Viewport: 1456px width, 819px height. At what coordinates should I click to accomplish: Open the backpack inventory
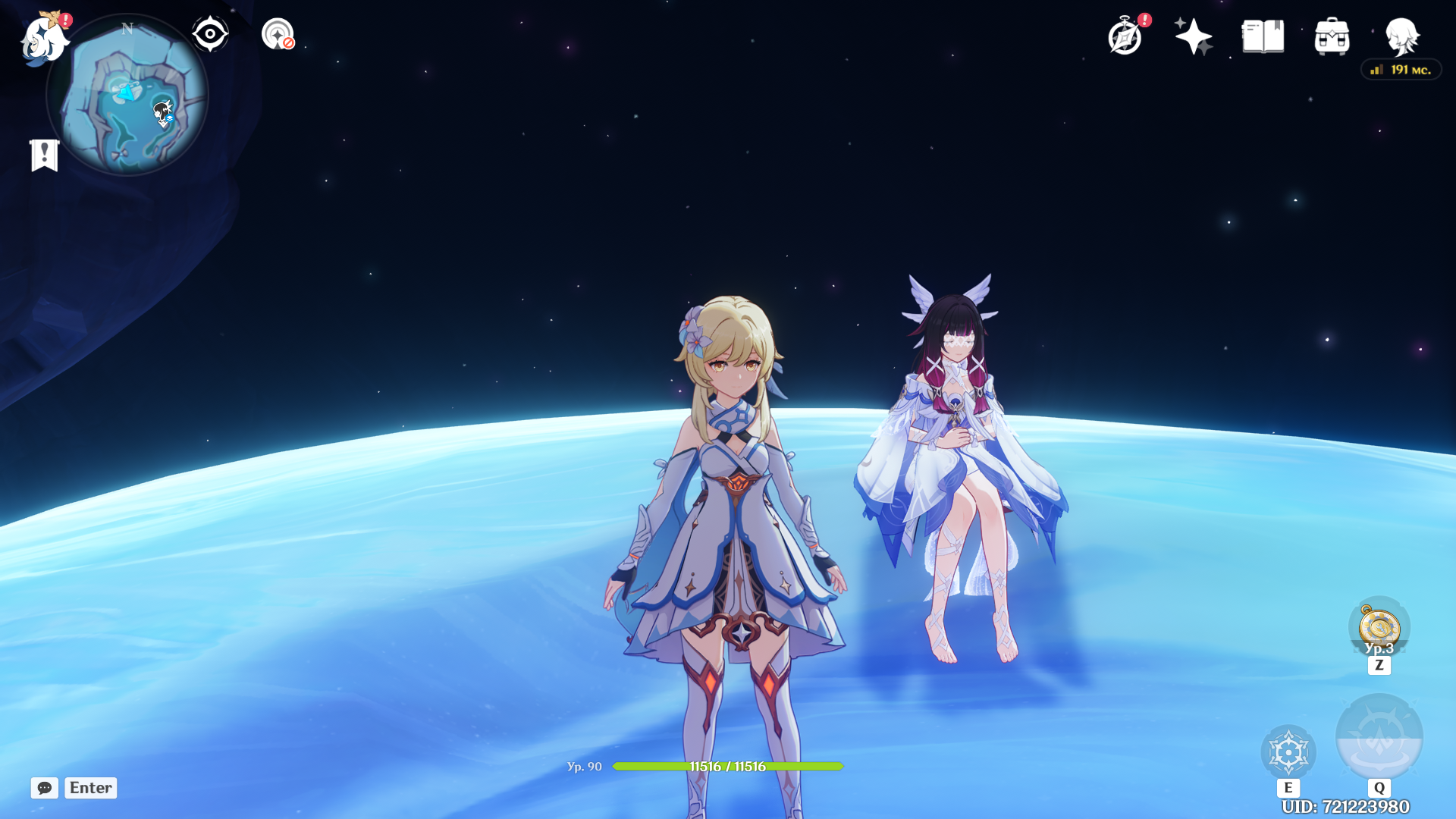(1332, 36)
